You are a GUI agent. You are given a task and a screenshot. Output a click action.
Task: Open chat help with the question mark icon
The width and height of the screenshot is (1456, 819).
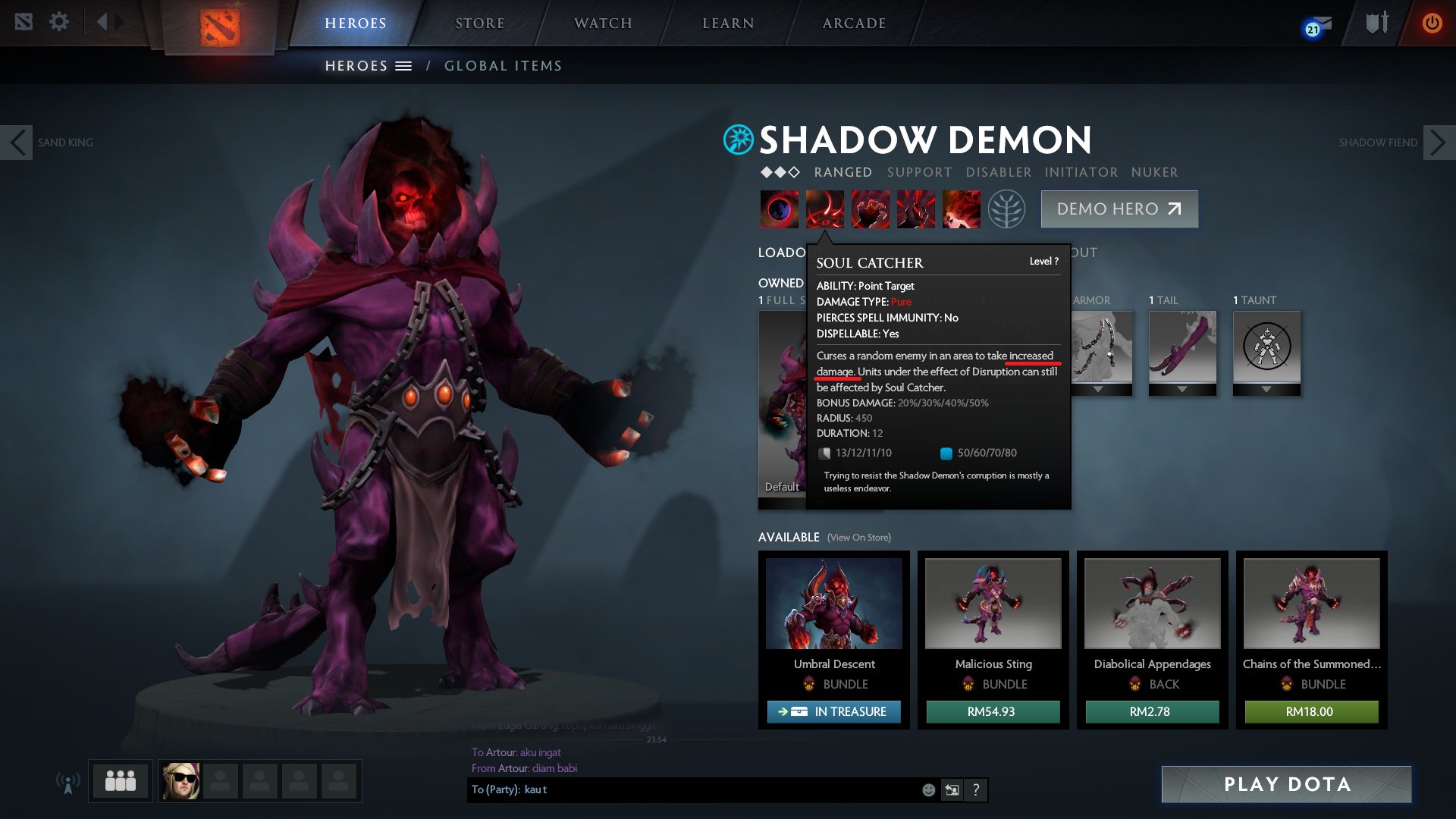click(977, 790)
